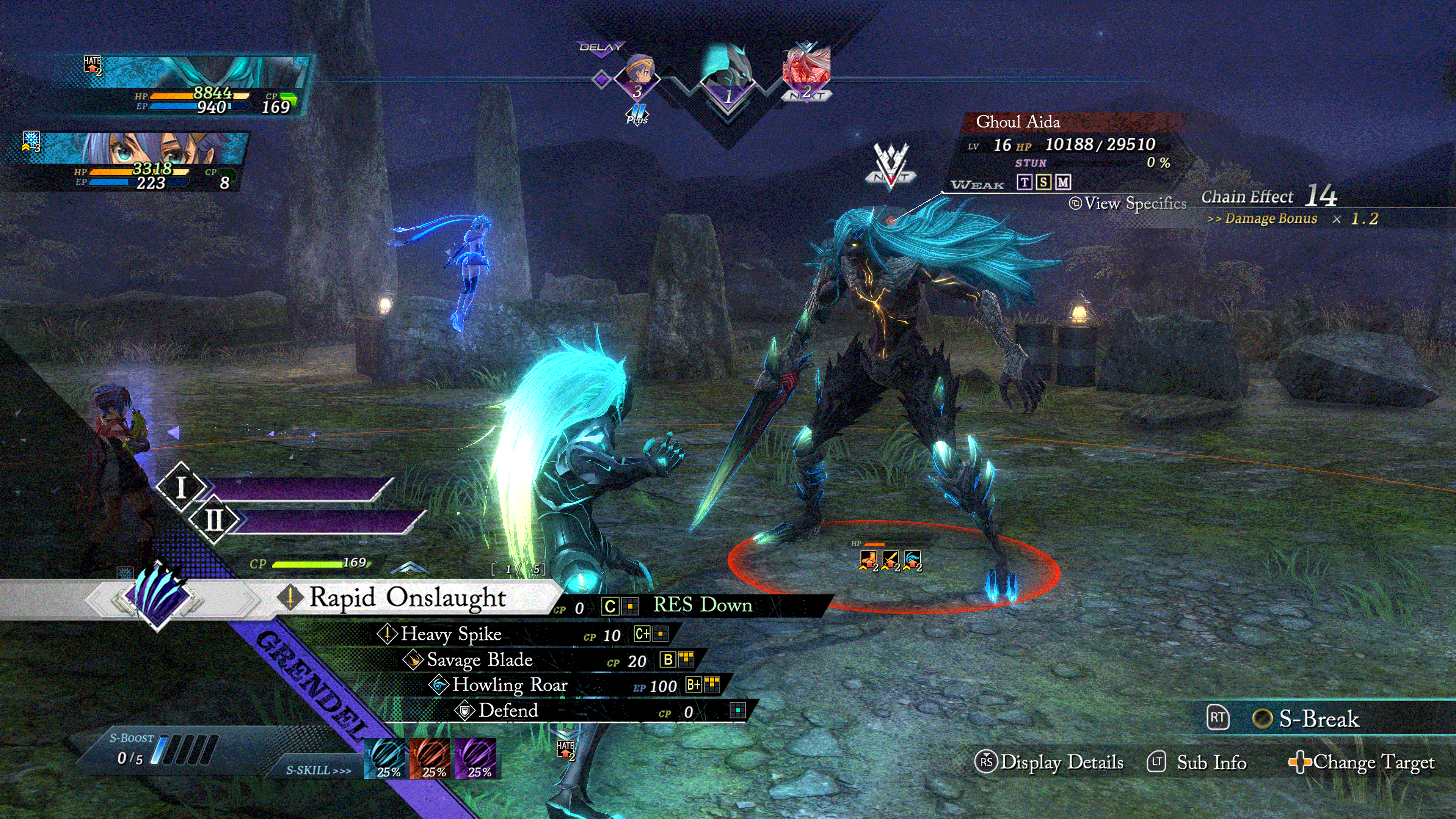Open View Specifics for Ghoul Aida
Viewport: 1456px width, 819px height.
[x=1134, y=204]
